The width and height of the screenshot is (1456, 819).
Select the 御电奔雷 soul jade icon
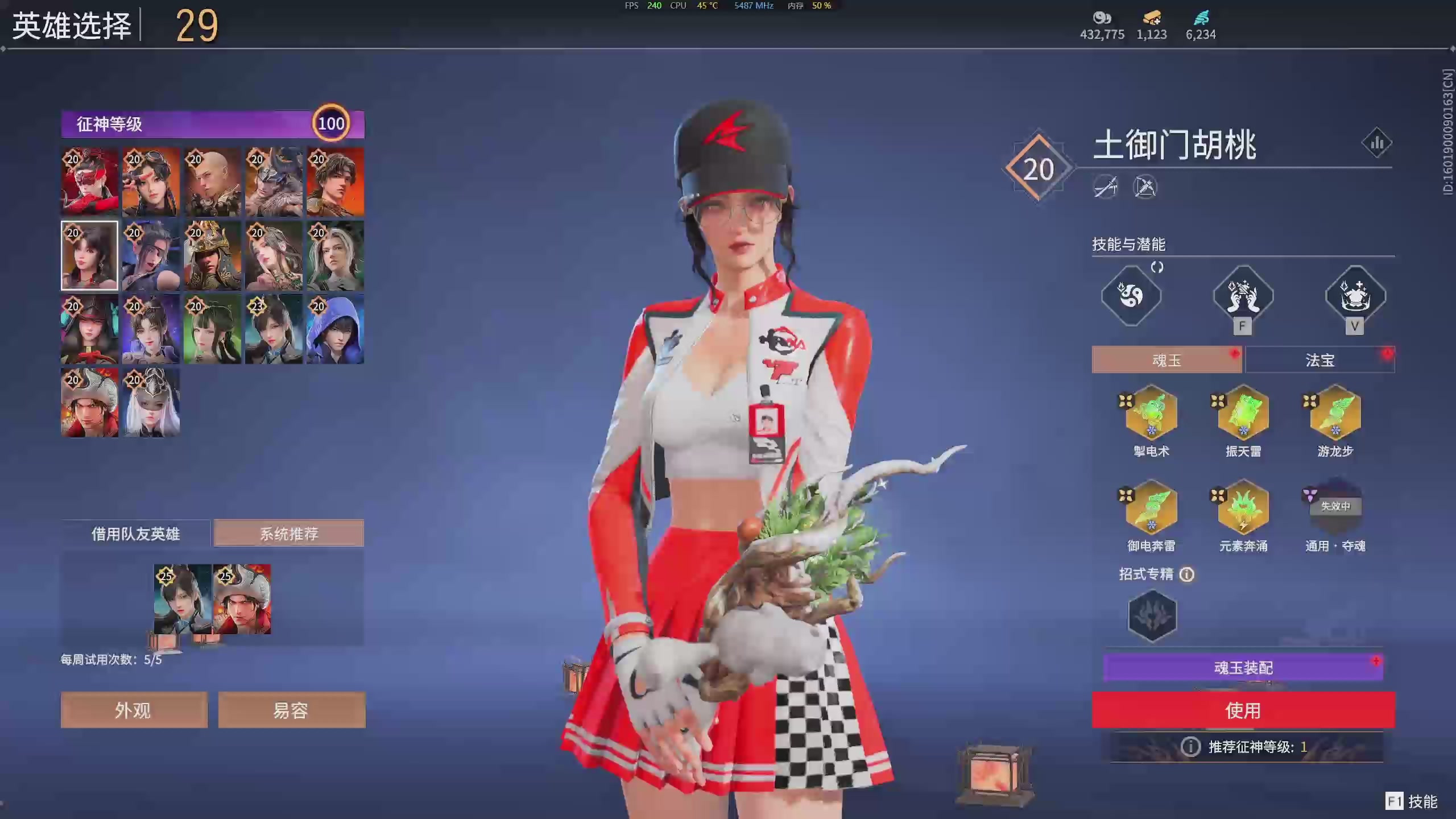1151,510
